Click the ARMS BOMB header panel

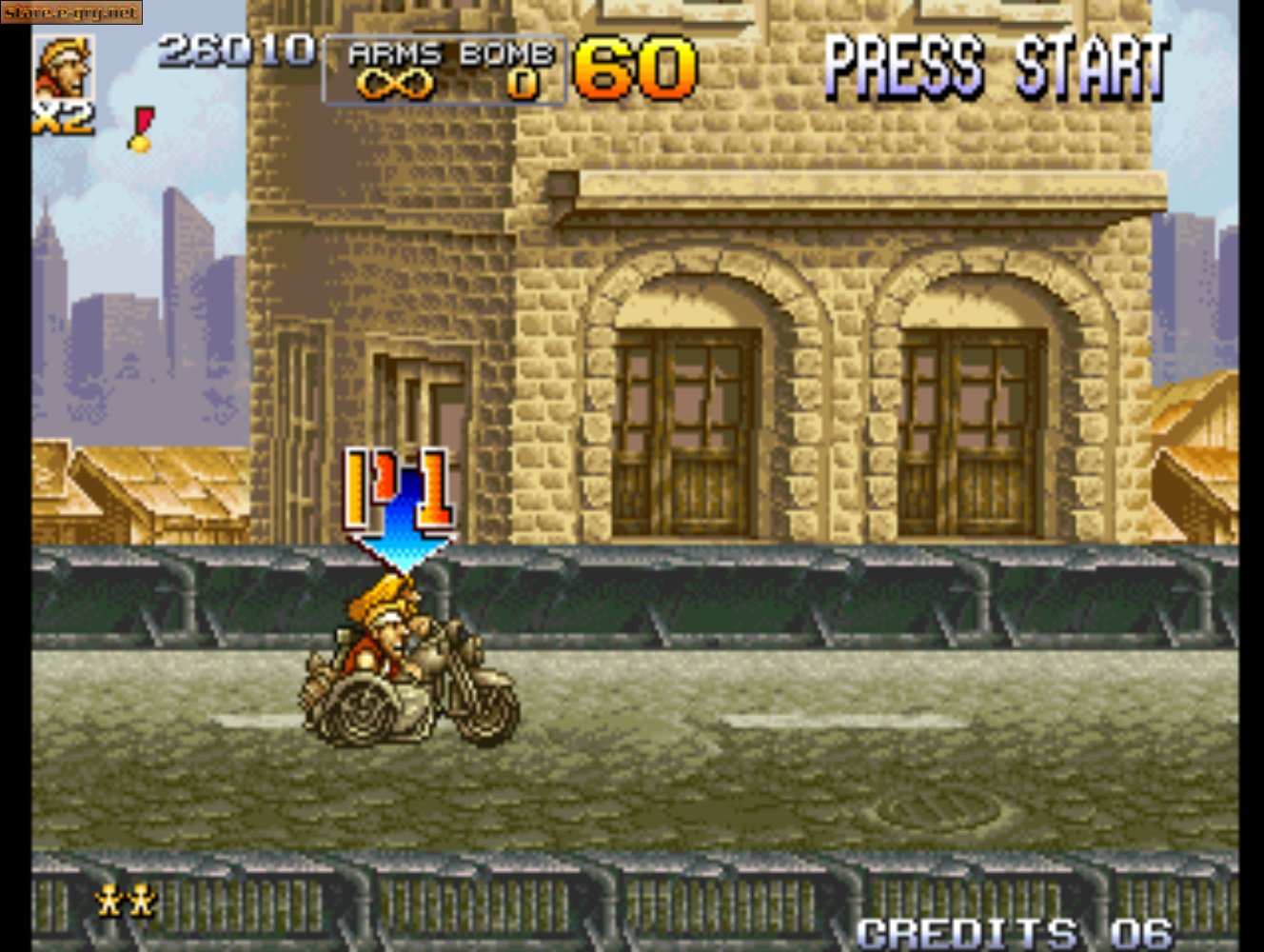coord(444,54)
